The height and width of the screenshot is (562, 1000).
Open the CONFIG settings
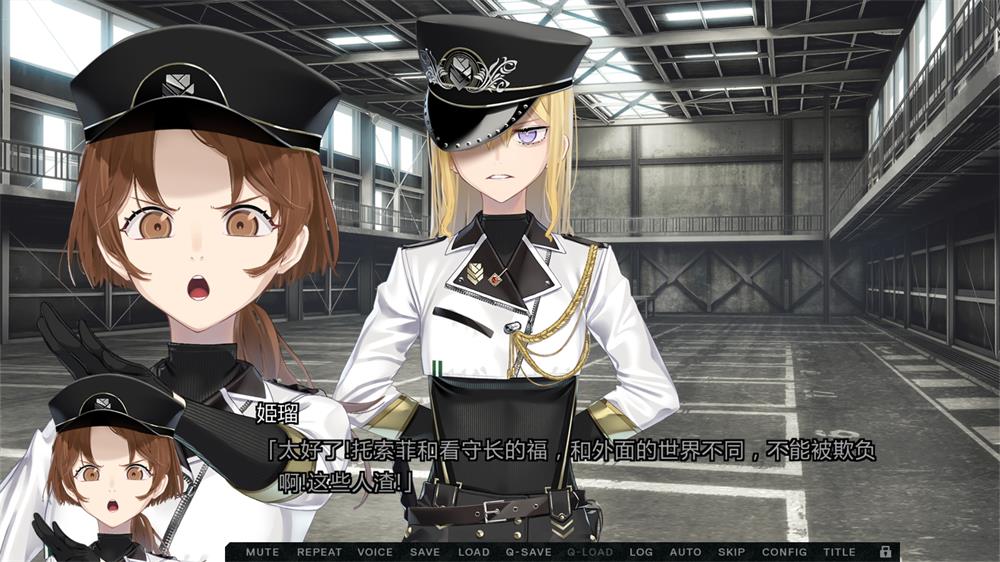(784, 552)
